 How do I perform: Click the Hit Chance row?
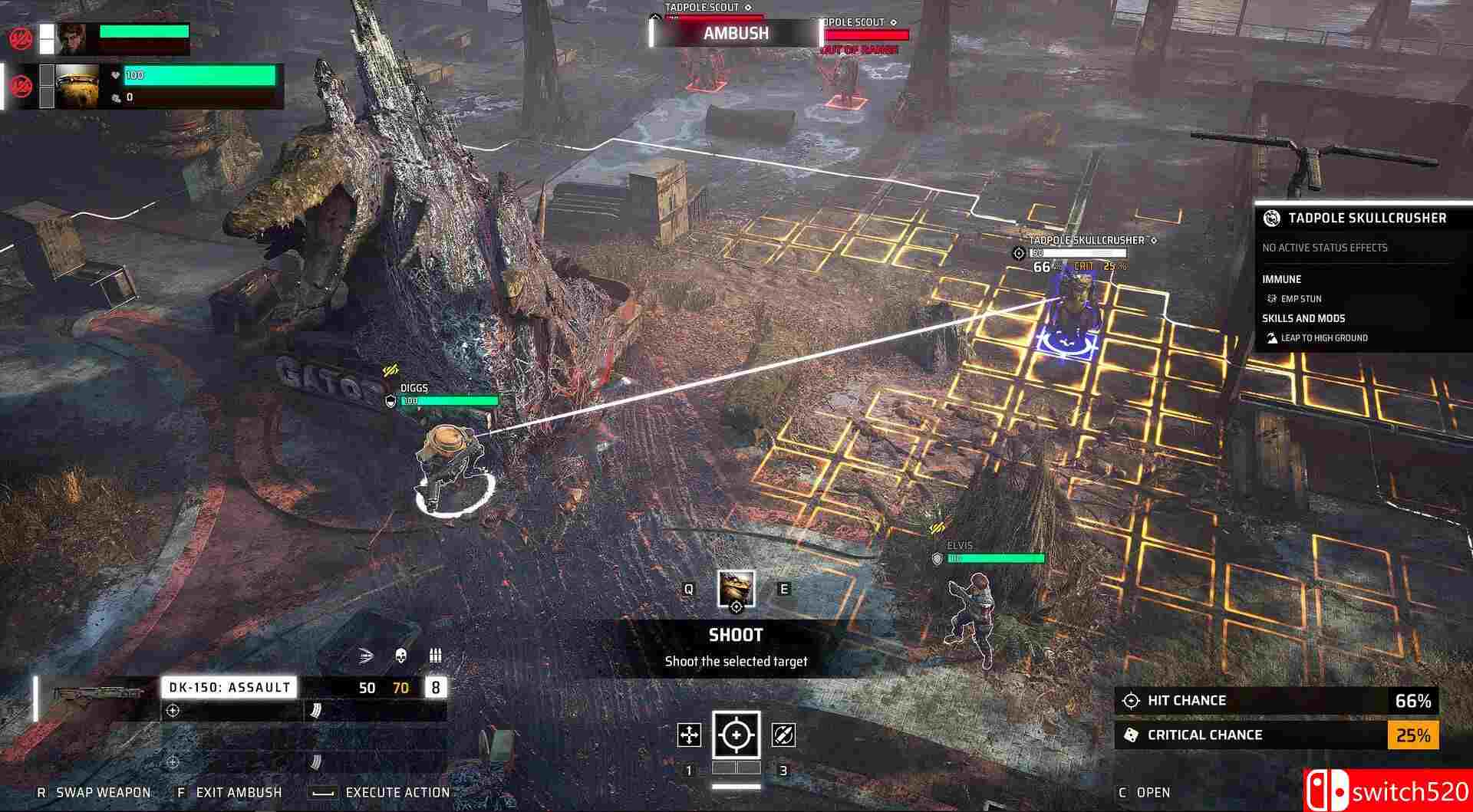[x=1275, y=701]
